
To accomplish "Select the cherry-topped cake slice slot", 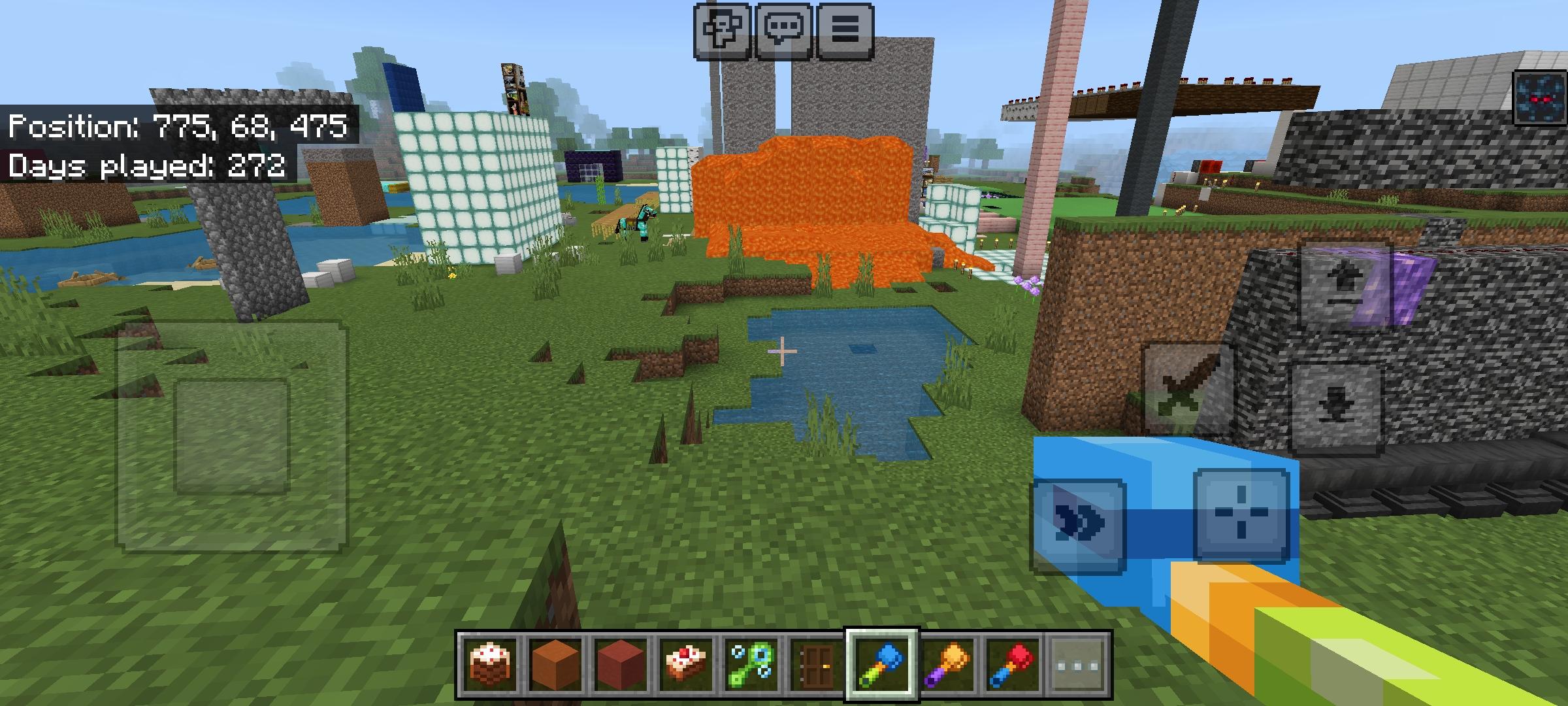I will 685,665.
